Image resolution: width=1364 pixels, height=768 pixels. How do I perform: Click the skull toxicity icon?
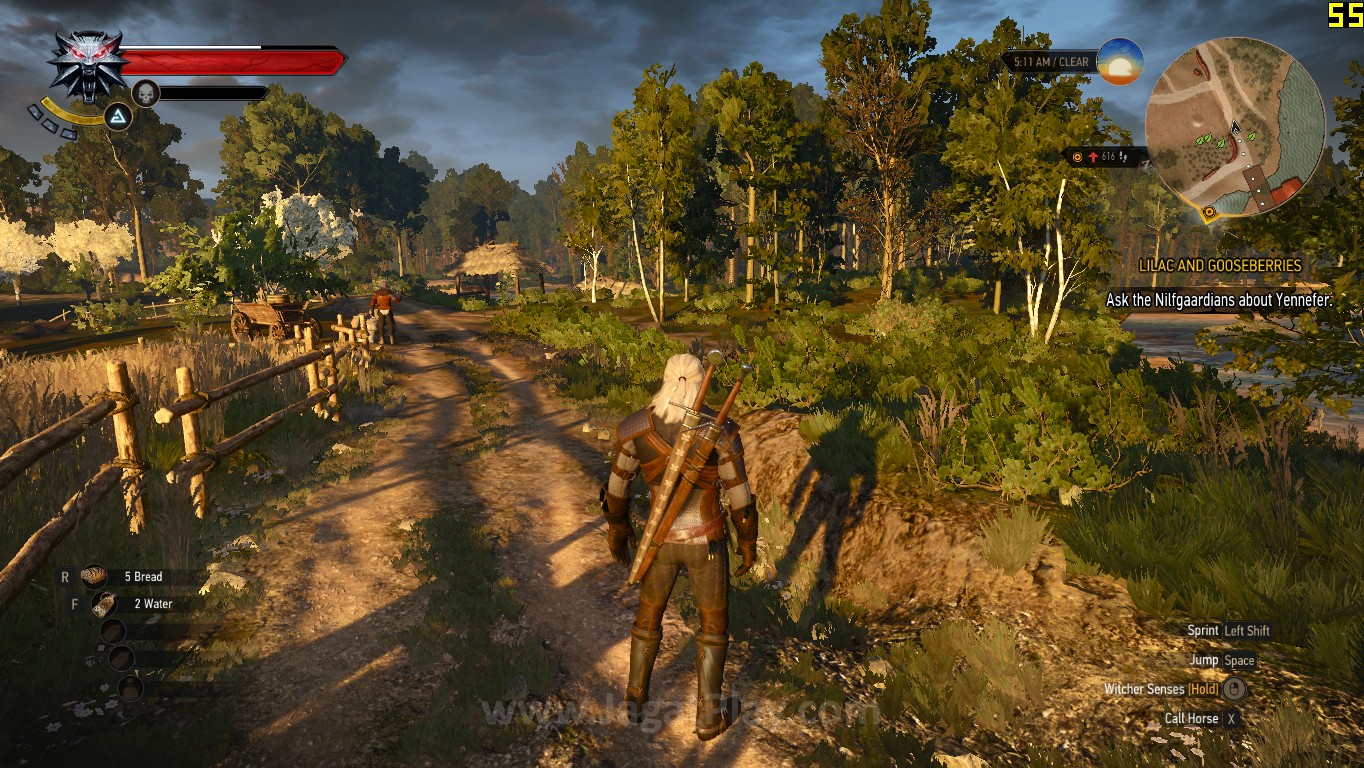tap(146, 93)
